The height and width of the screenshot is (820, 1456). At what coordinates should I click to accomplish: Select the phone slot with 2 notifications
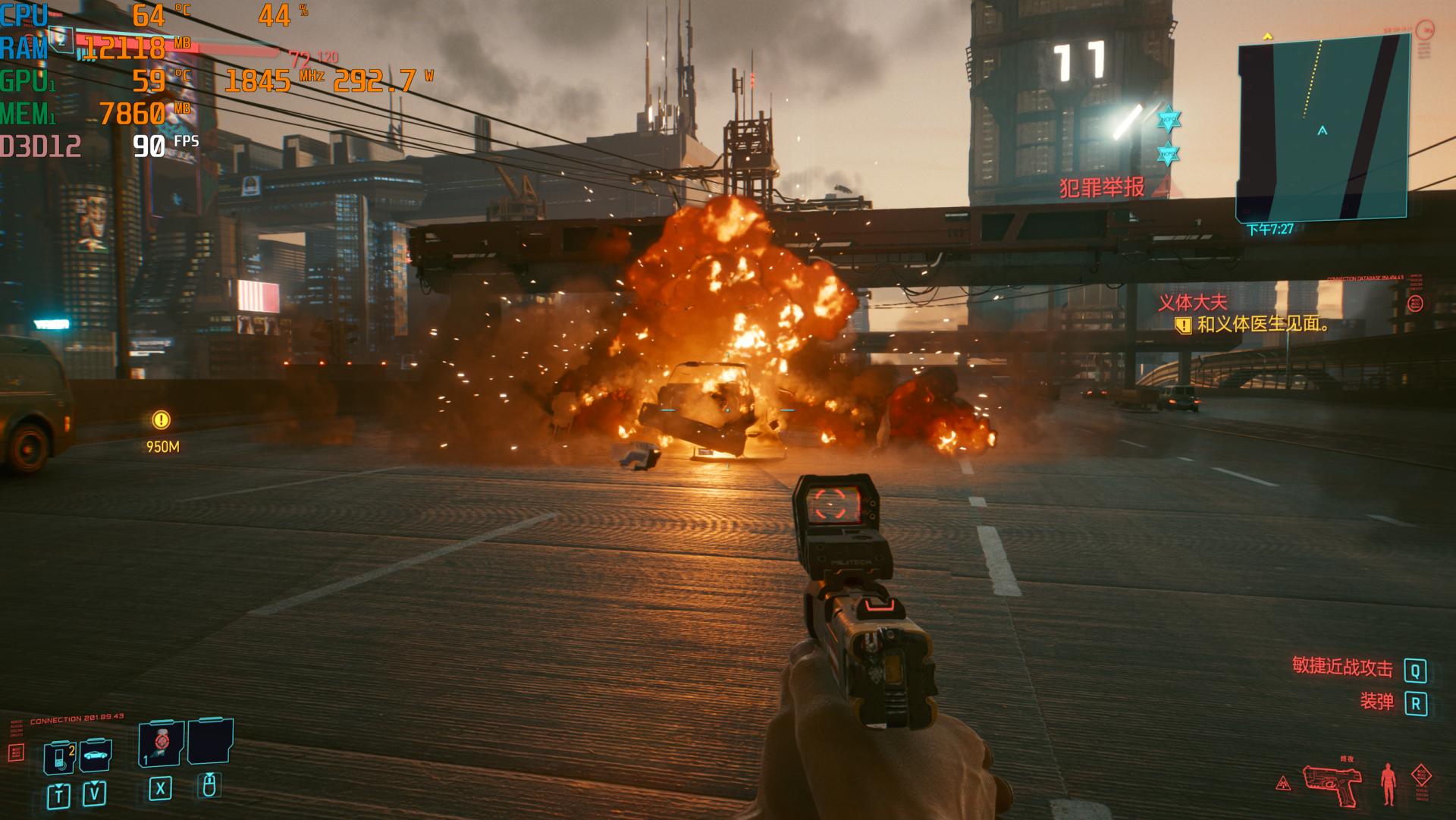pyautogui.click(x=60, y=756)
